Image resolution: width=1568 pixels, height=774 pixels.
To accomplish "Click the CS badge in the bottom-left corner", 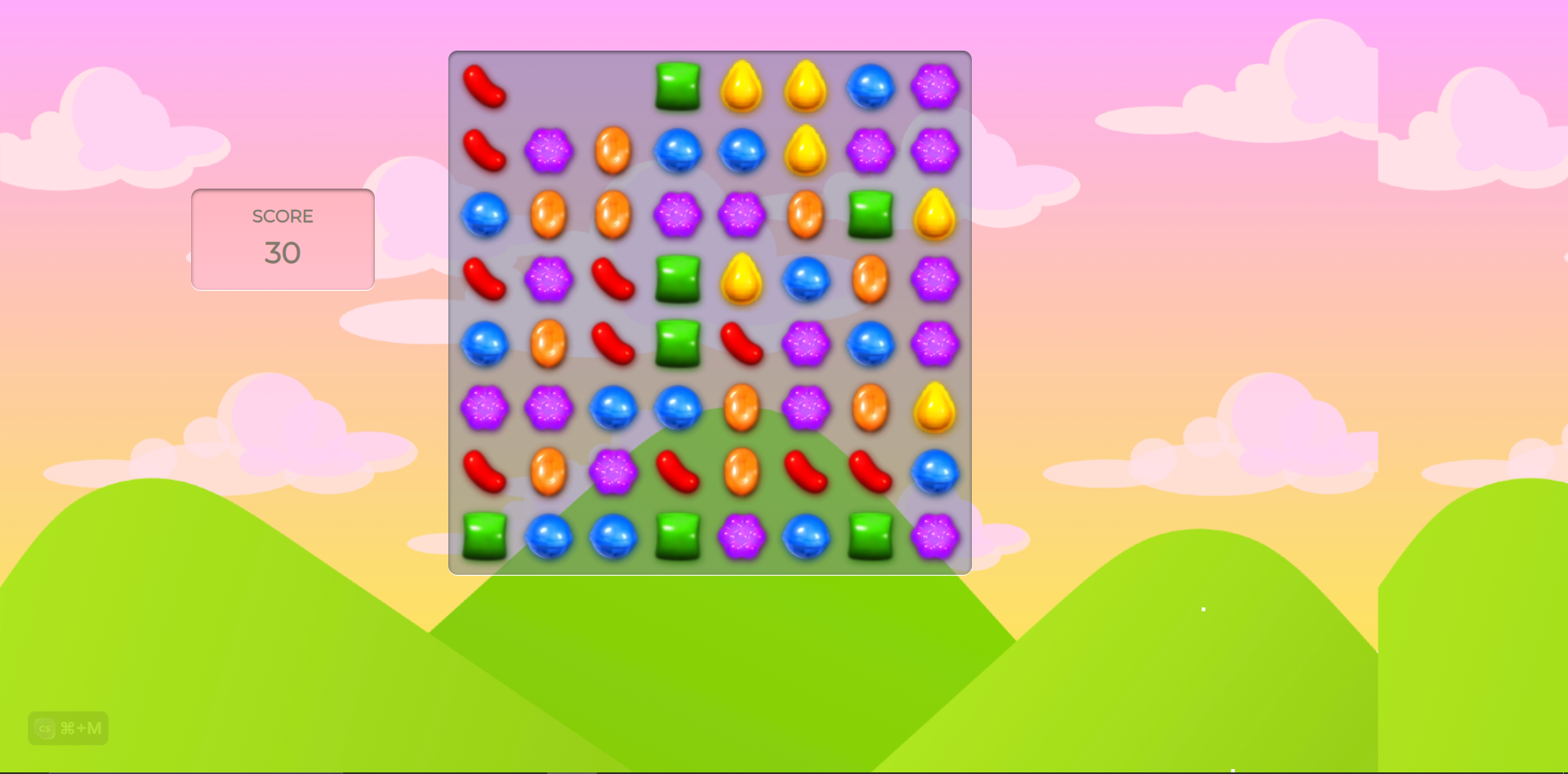I will 44,728.
